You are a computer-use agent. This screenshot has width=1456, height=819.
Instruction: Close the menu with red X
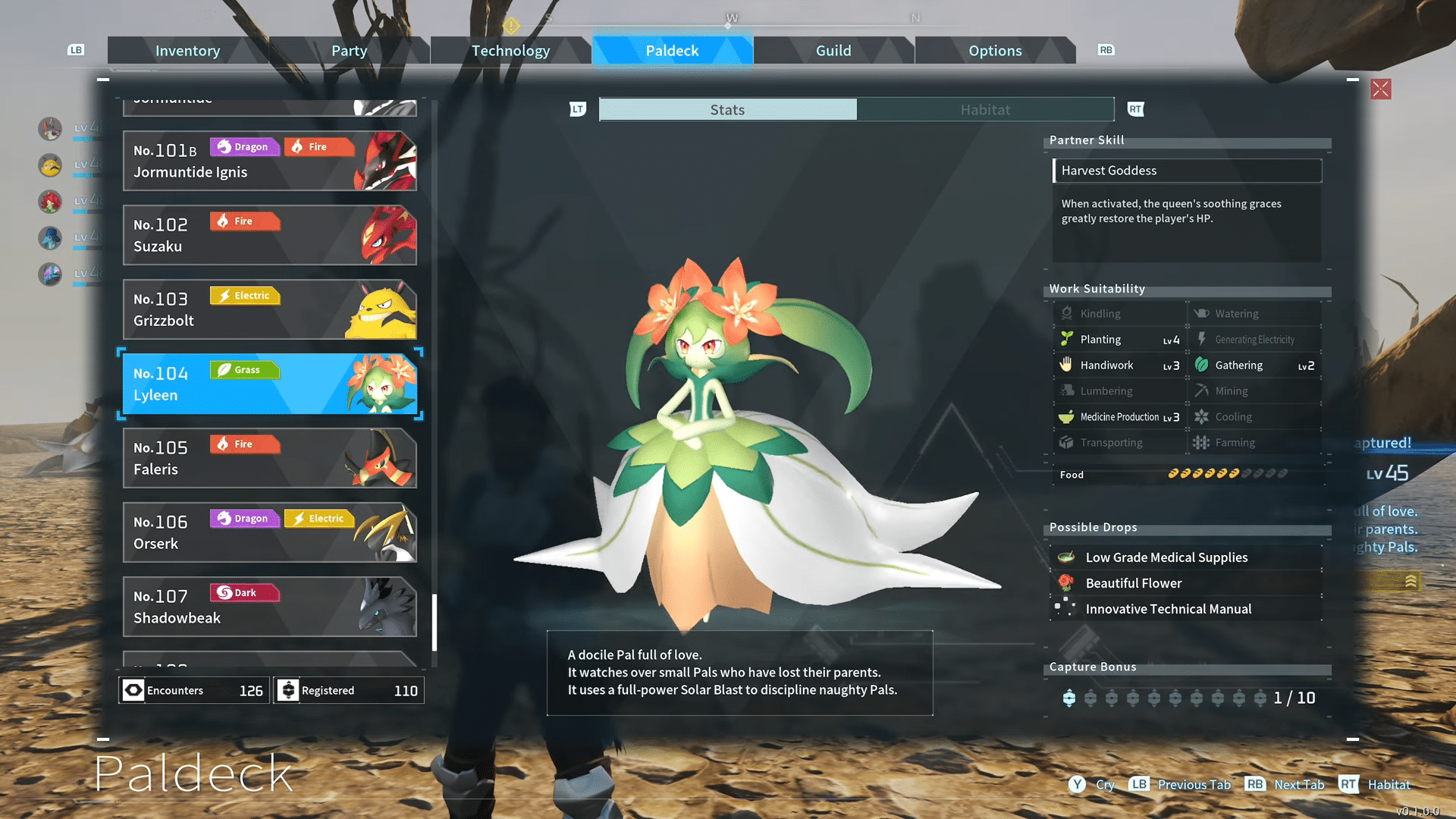(x=1381, y=89)
